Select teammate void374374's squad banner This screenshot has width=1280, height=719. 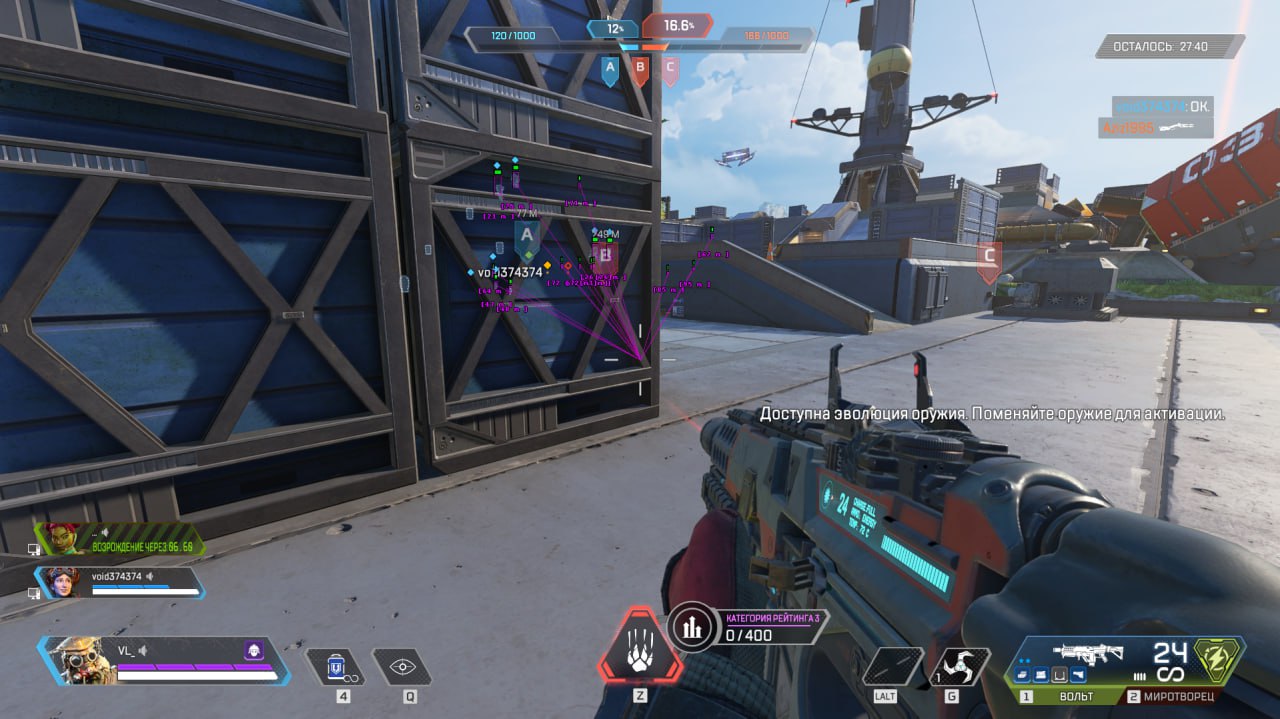(x=120, y=582)
